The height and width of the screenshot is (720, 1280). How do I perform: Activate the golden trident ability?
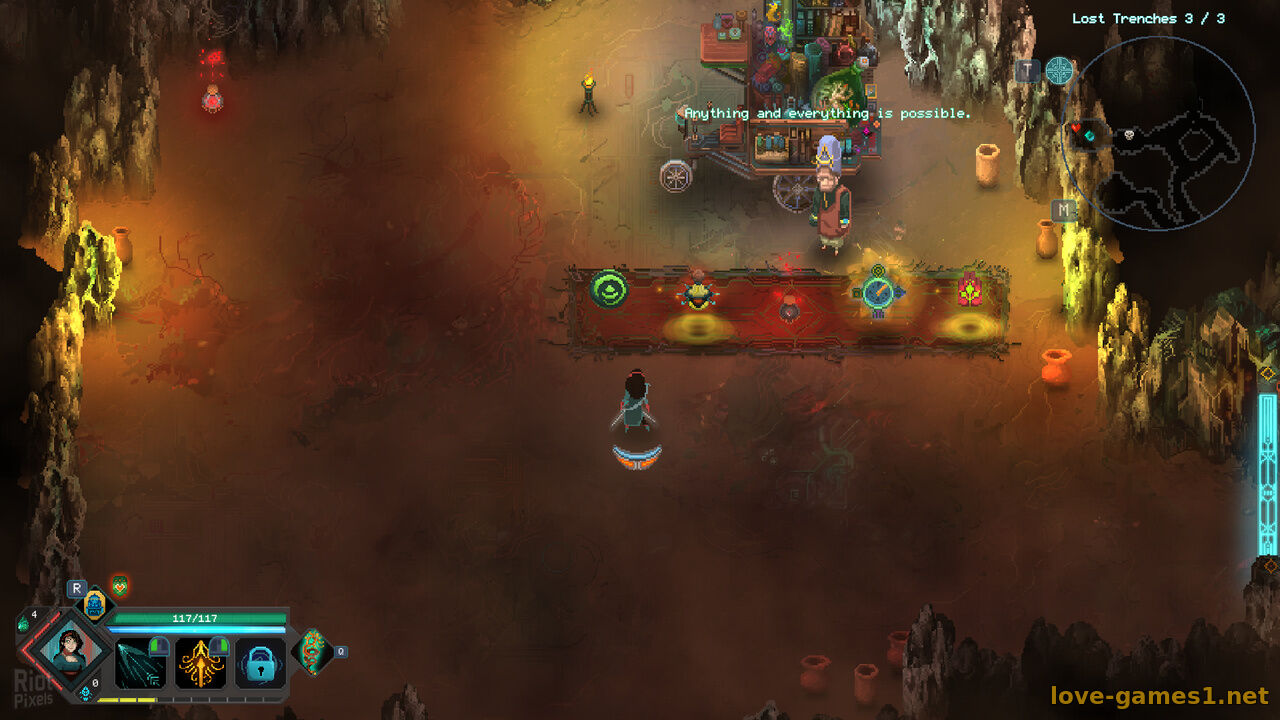(200, 664)
